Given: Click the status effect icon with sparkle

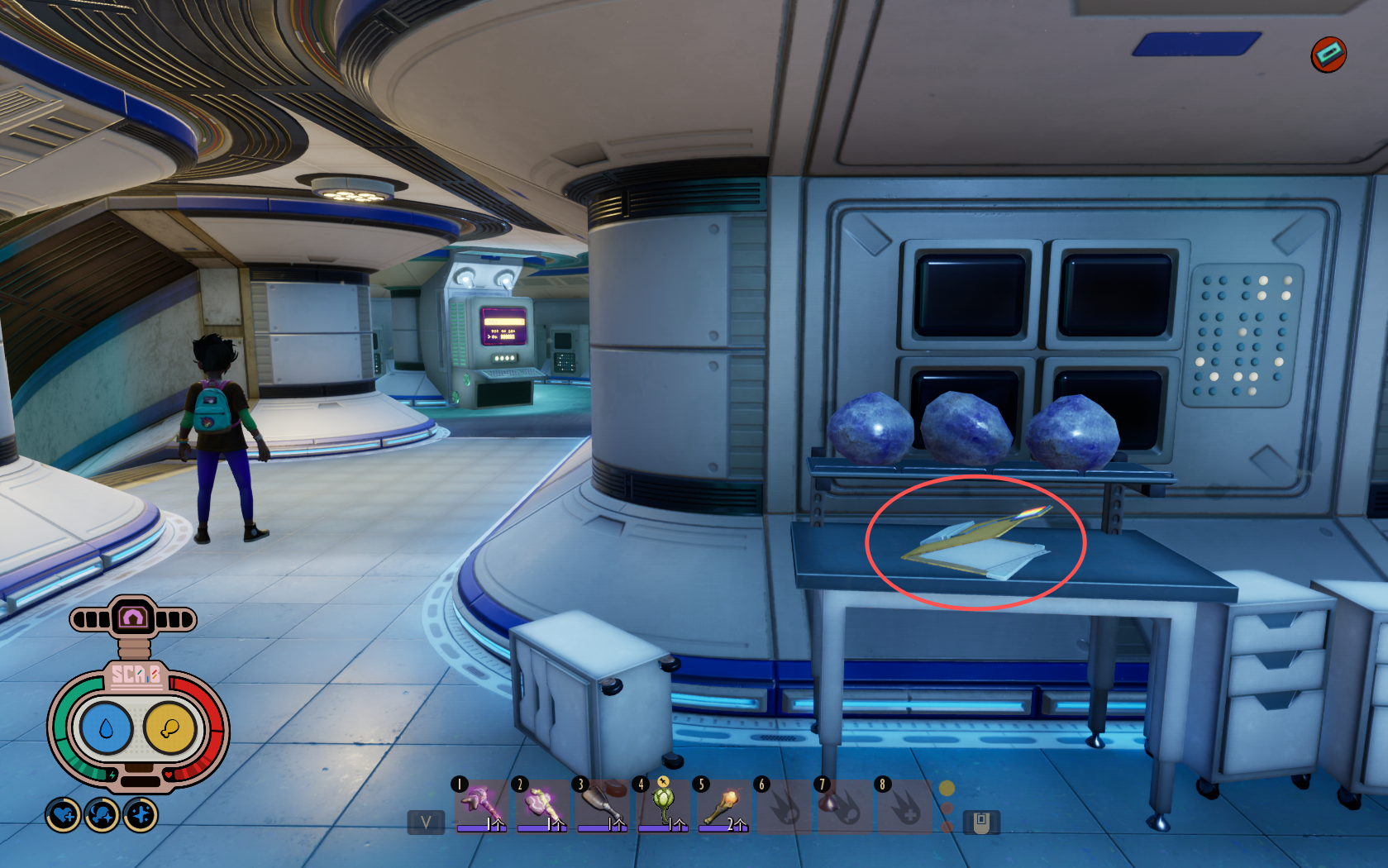Looking at the screenshot, I should (103, 816).
